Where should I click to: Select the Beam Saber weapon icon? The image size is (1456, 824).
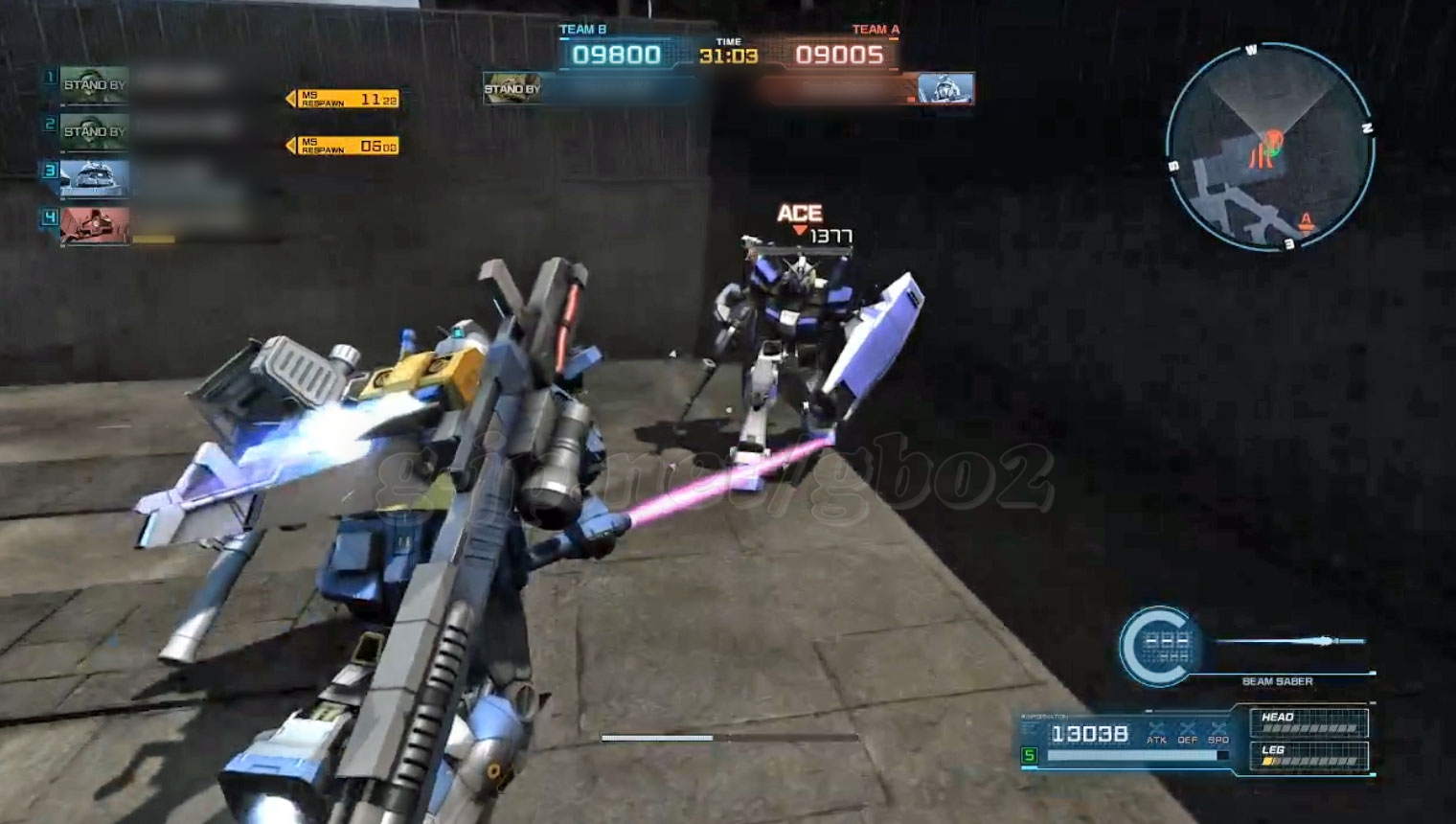click(x=1158, y=647)
